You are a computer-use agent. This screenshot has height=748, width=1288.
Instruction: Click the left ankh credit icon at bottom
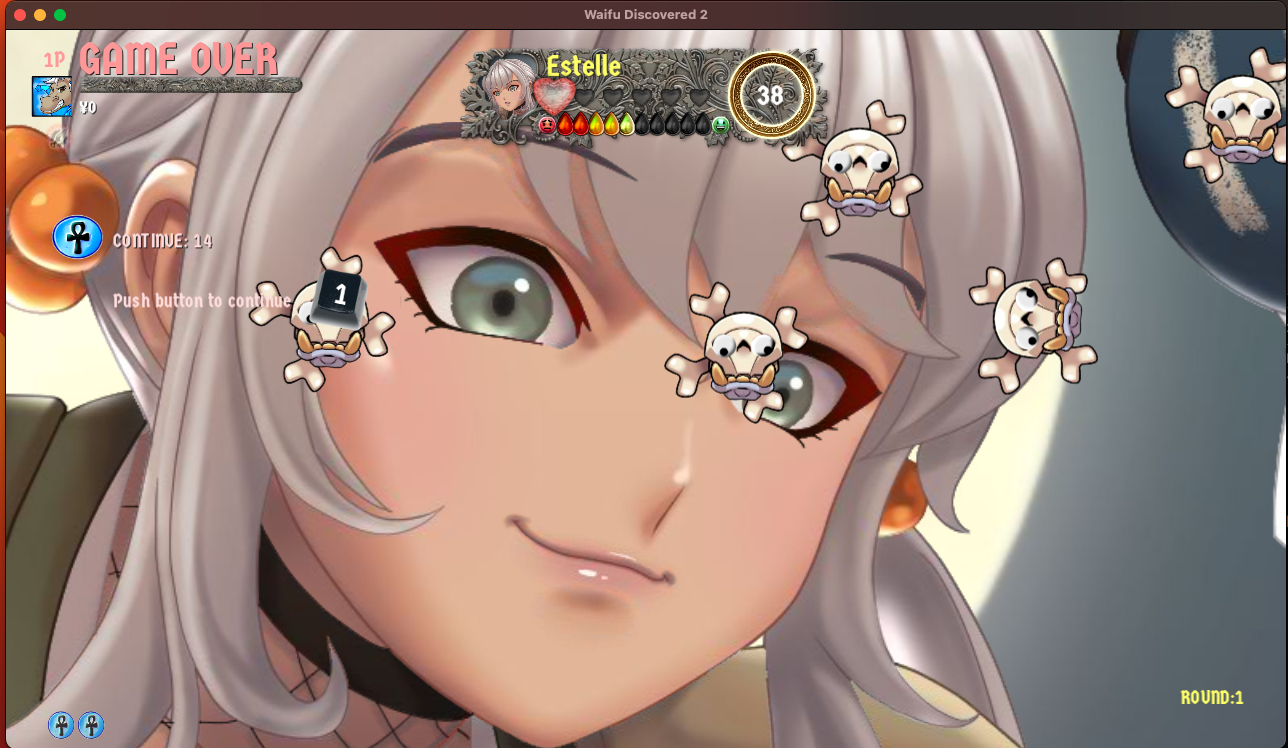[x=62, y=725]
